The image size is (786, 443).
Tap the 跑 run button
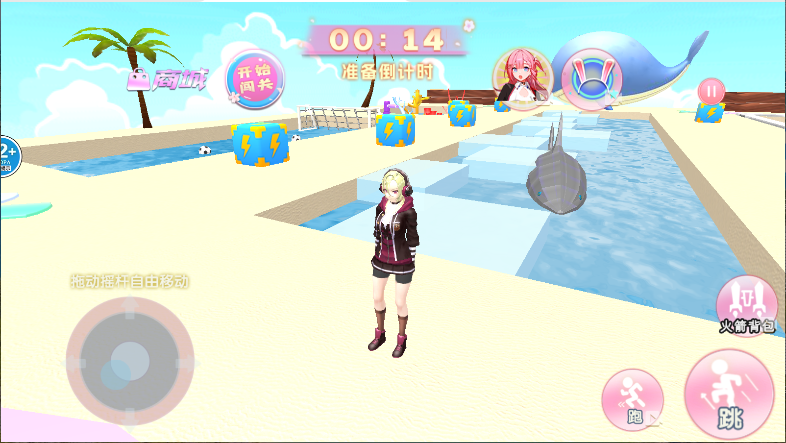632,400
